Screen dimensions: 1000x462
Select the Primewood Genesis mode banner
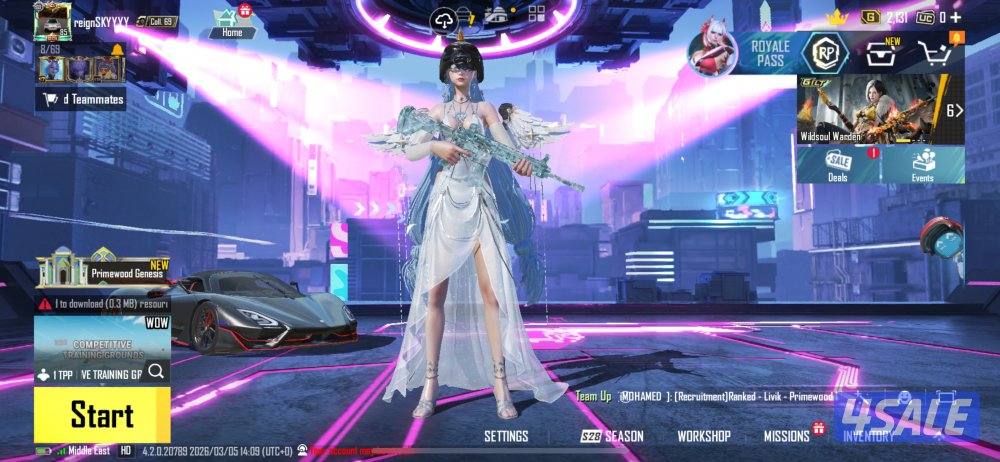(102, 270)
